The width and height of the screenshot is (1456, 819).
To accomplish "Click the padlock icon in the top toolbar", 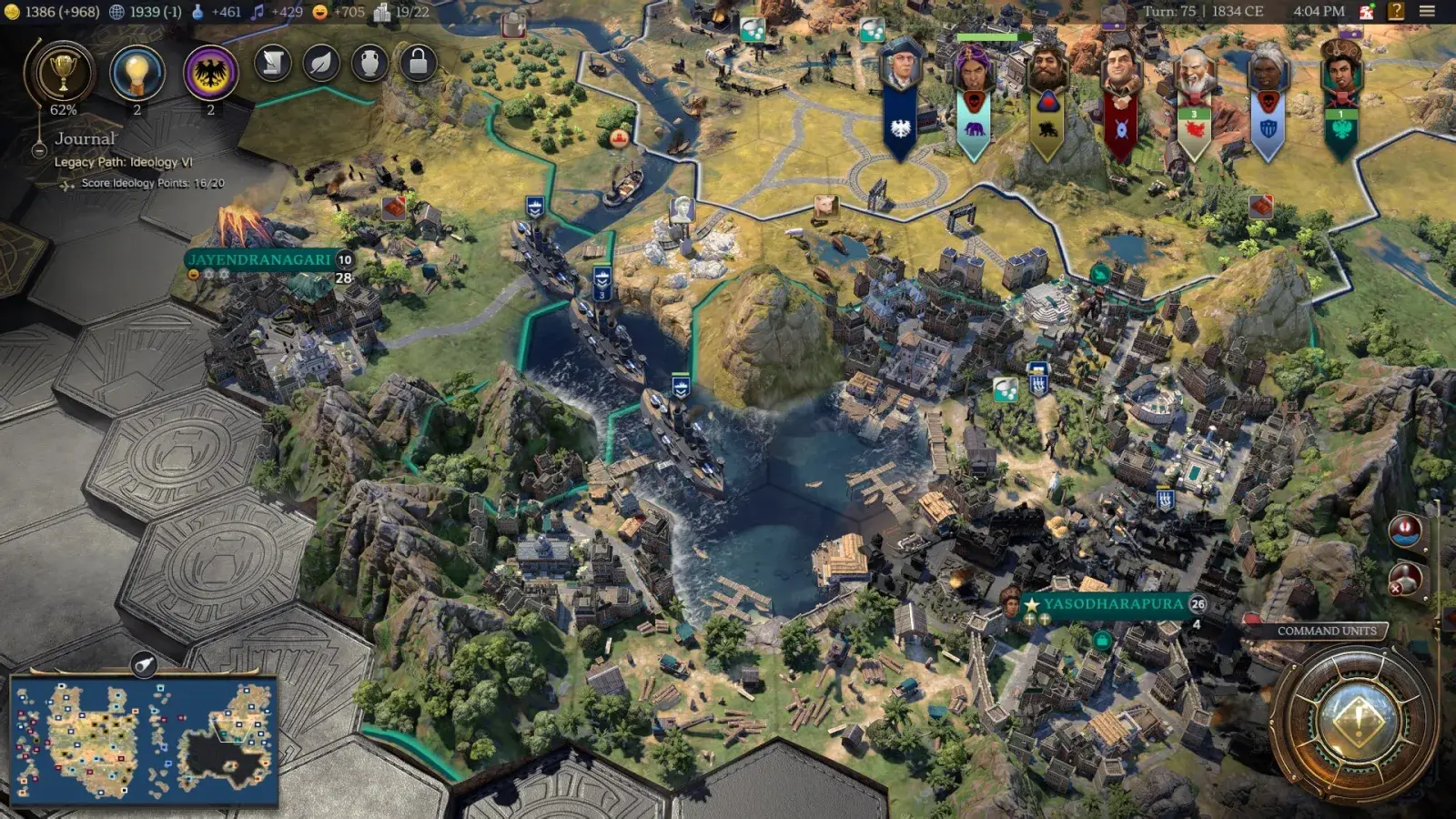I will coord(416,64).
